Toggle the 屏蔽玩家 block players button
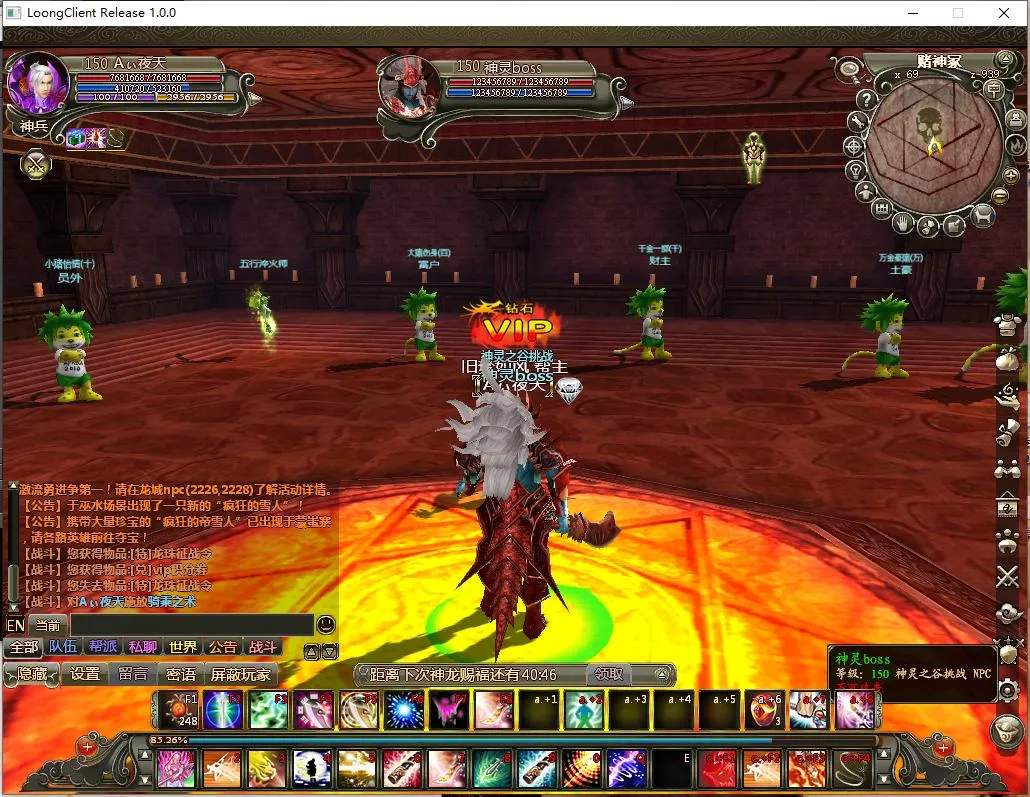The height and width of the screenshot is (797, 1030). [240, 674]
